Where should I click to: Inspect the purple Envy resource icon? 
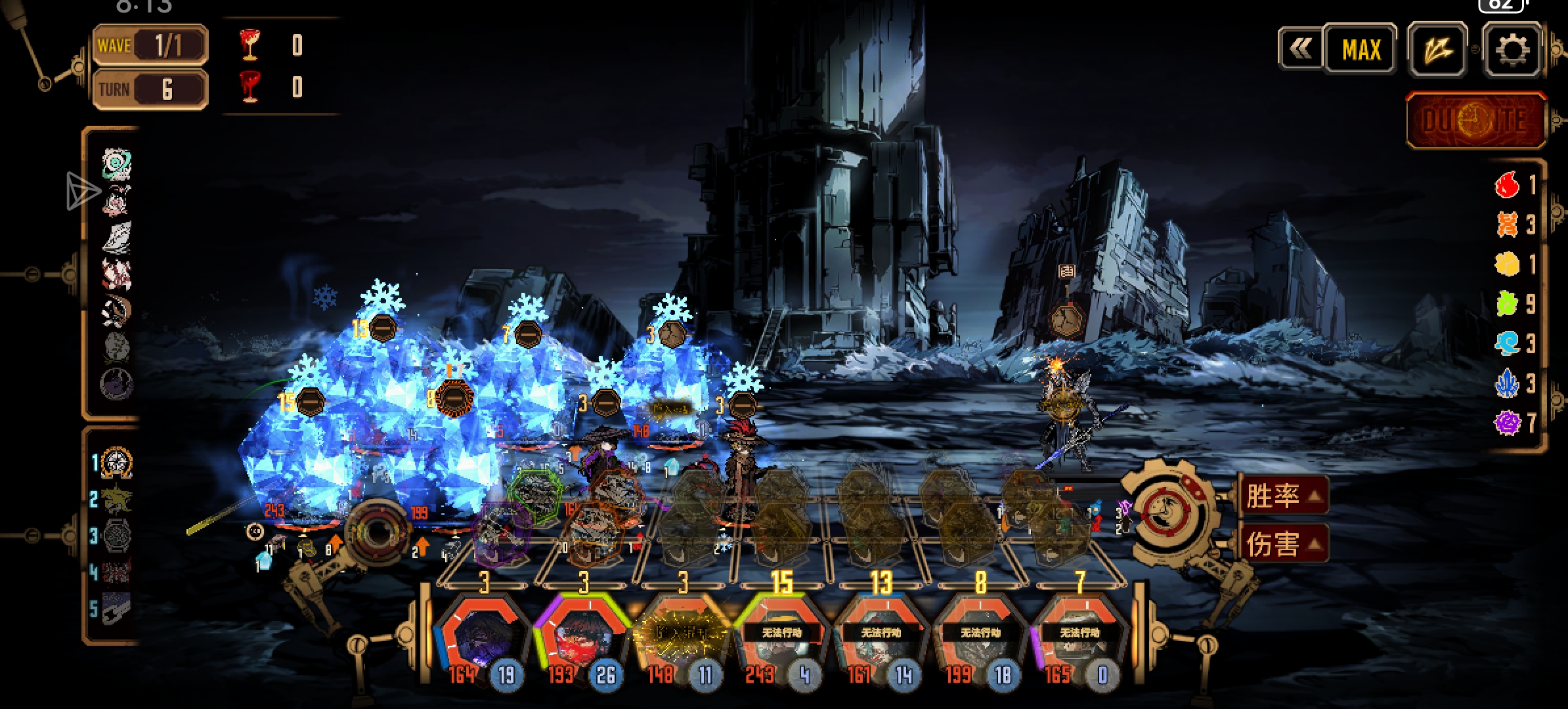[x=1508, y=422]
